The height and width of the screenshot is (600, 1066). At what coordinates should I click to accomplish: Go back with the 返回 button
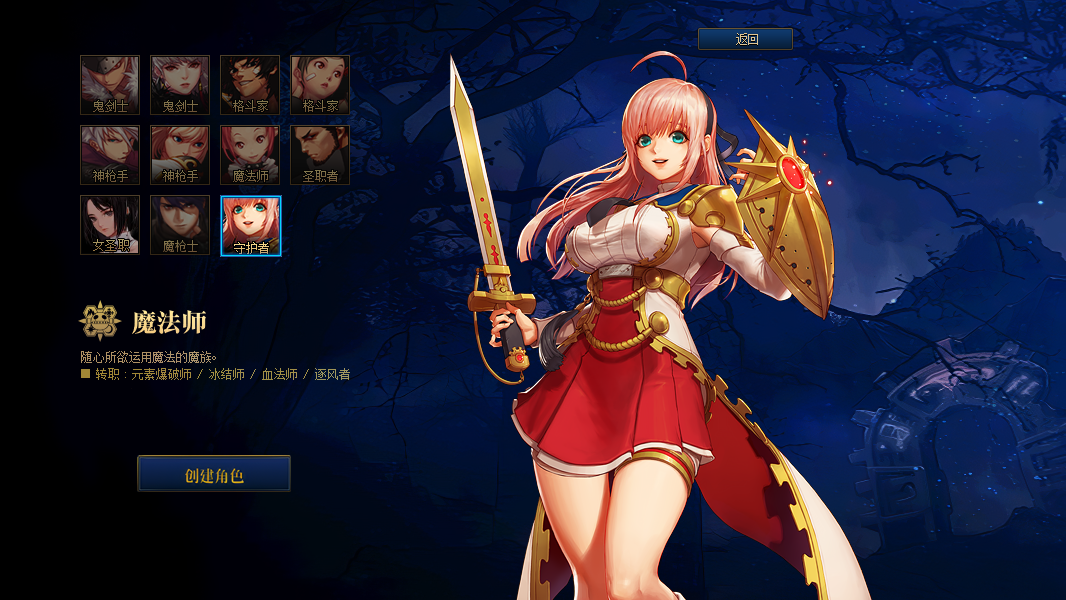tap(745, 39)
